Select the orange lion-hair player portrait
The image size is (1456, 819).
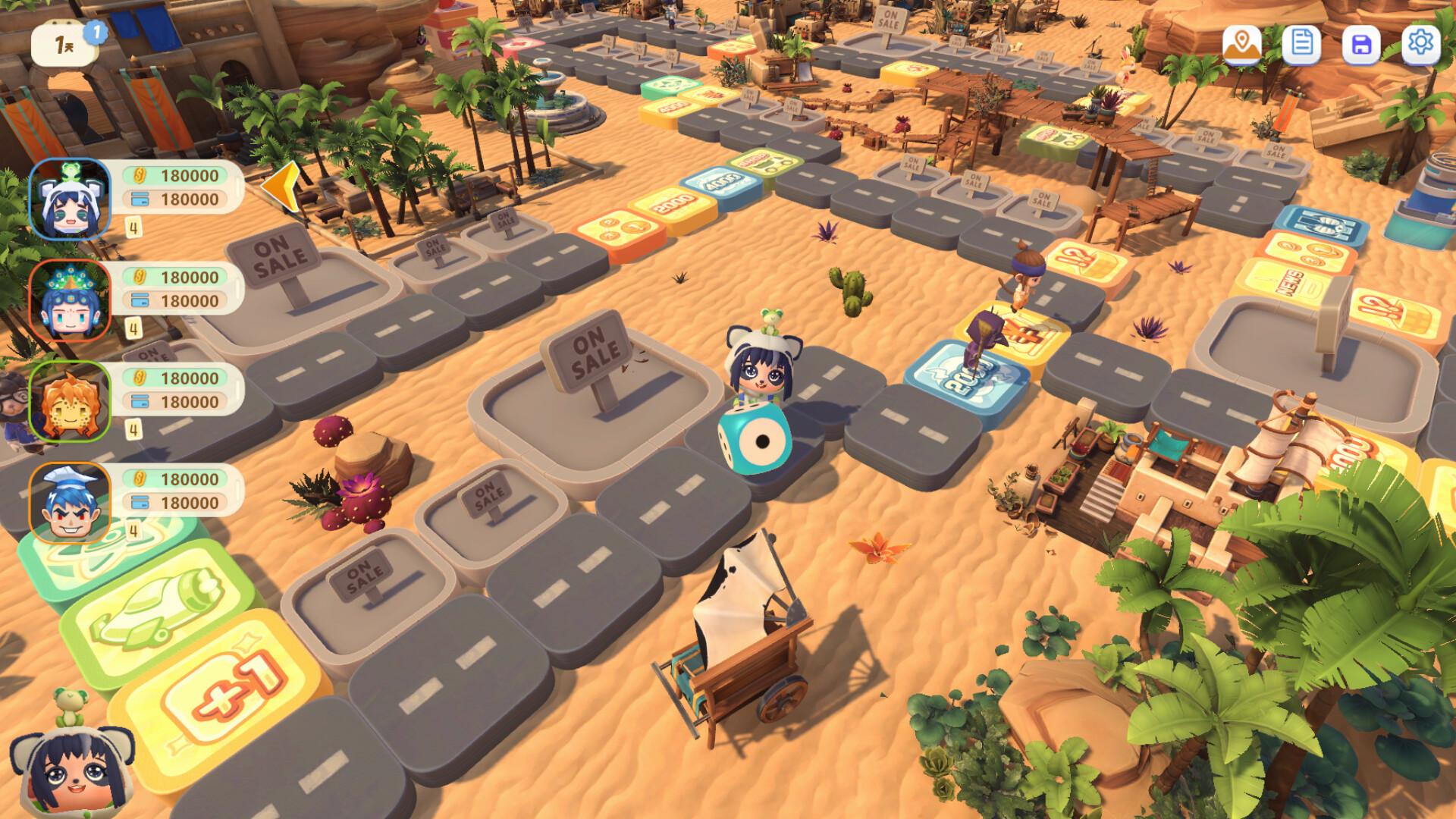coord(70,401)
